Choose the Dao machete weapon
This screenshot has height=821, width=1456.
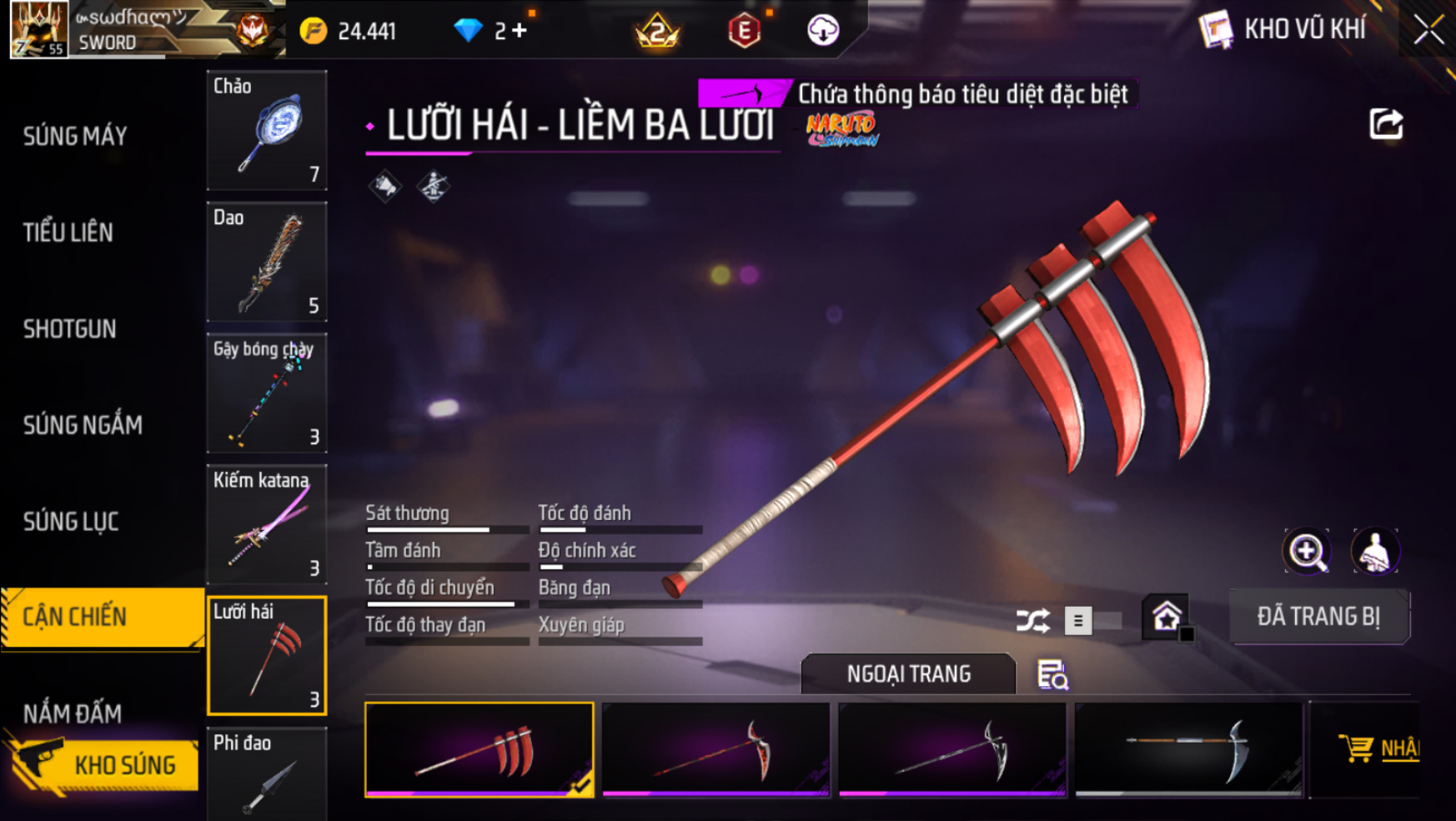pos(267,262)
